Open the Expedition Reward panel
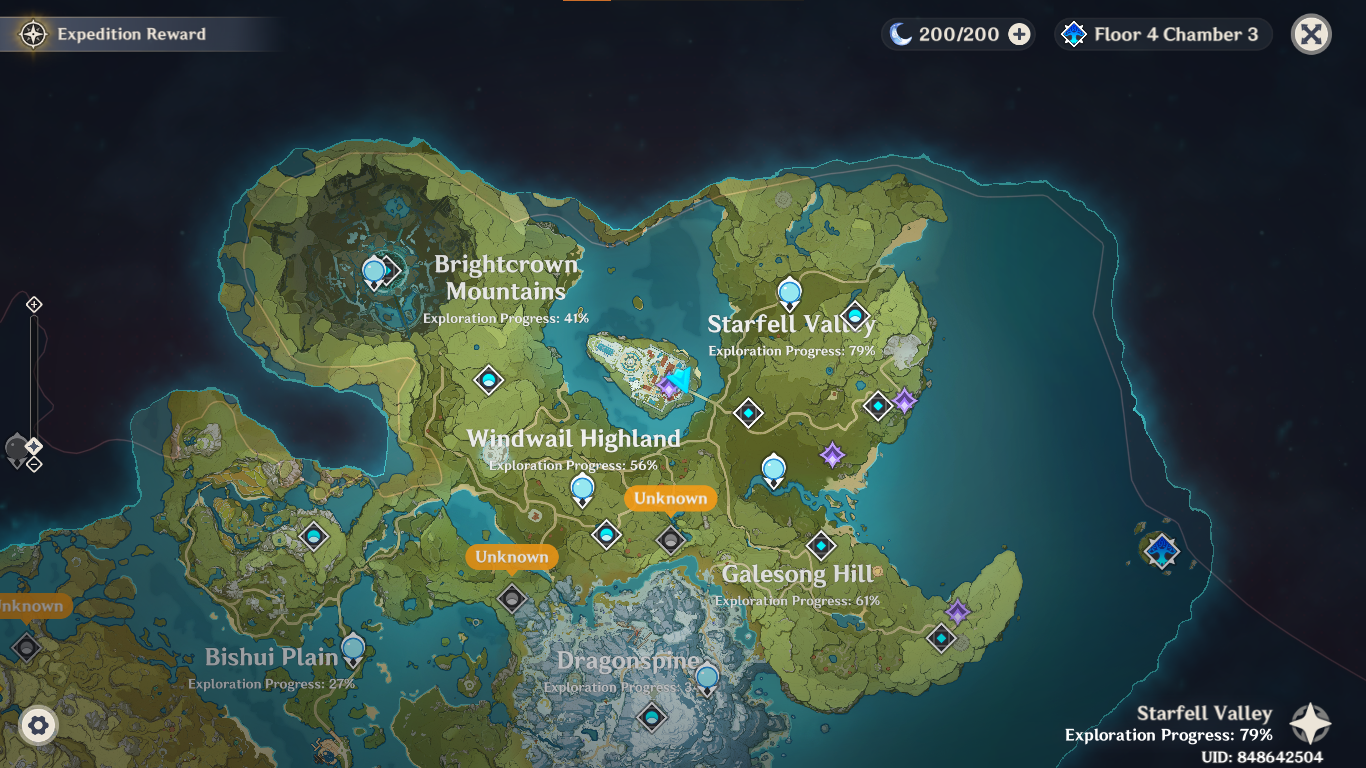Screen dimensions: 1366x768 click(110, 33)
